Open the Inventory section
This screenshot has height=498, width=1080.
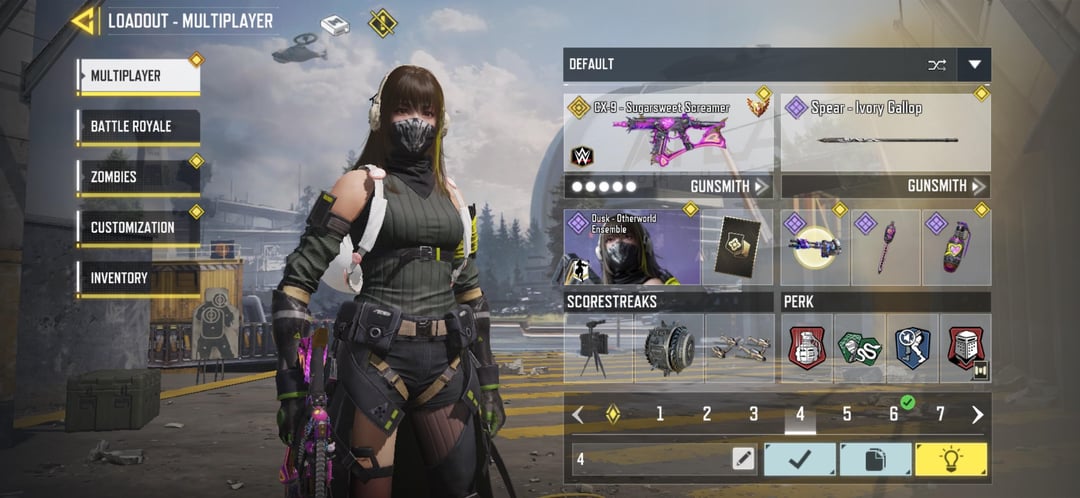pos(138,278)
